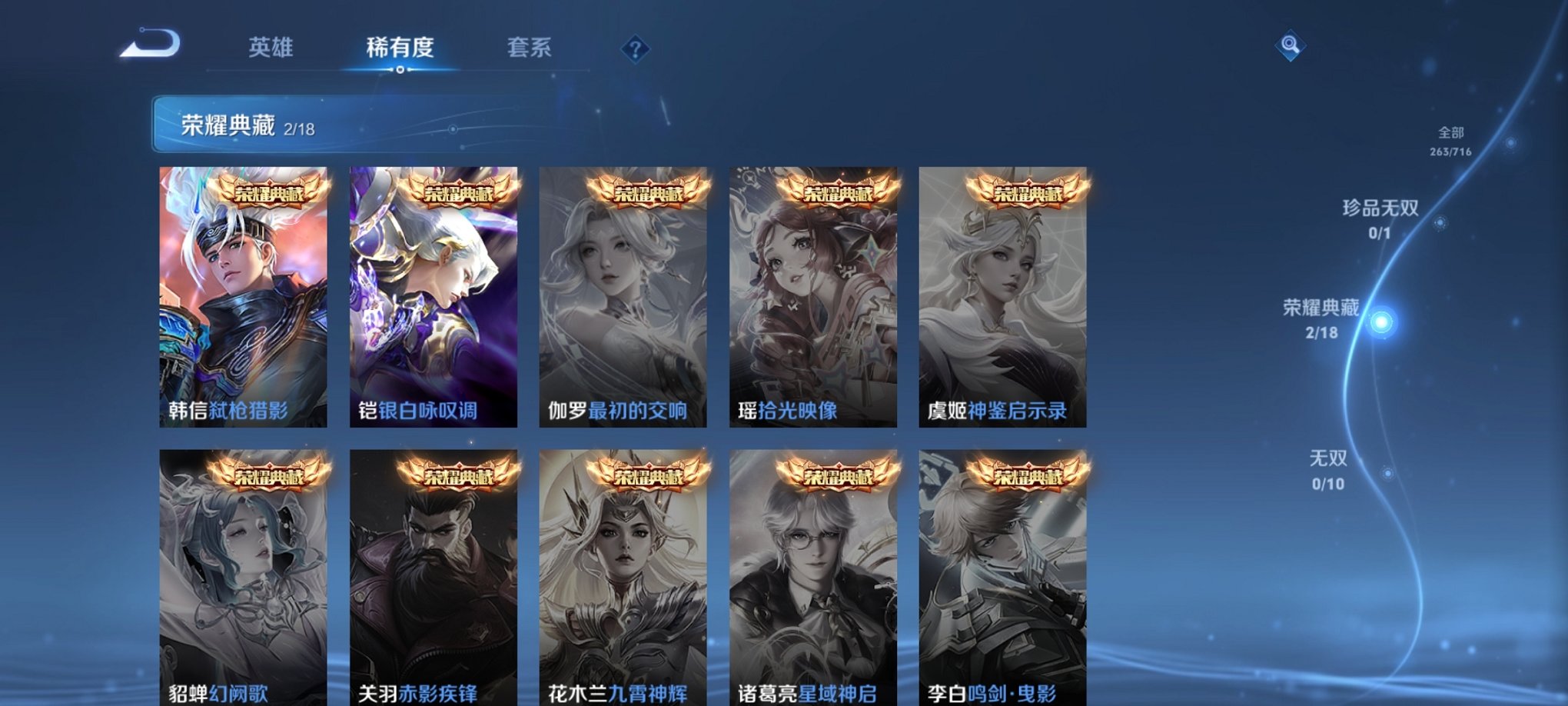Open the help question mark icon
Screen dimensions: 1568x706
pos(635,51)
